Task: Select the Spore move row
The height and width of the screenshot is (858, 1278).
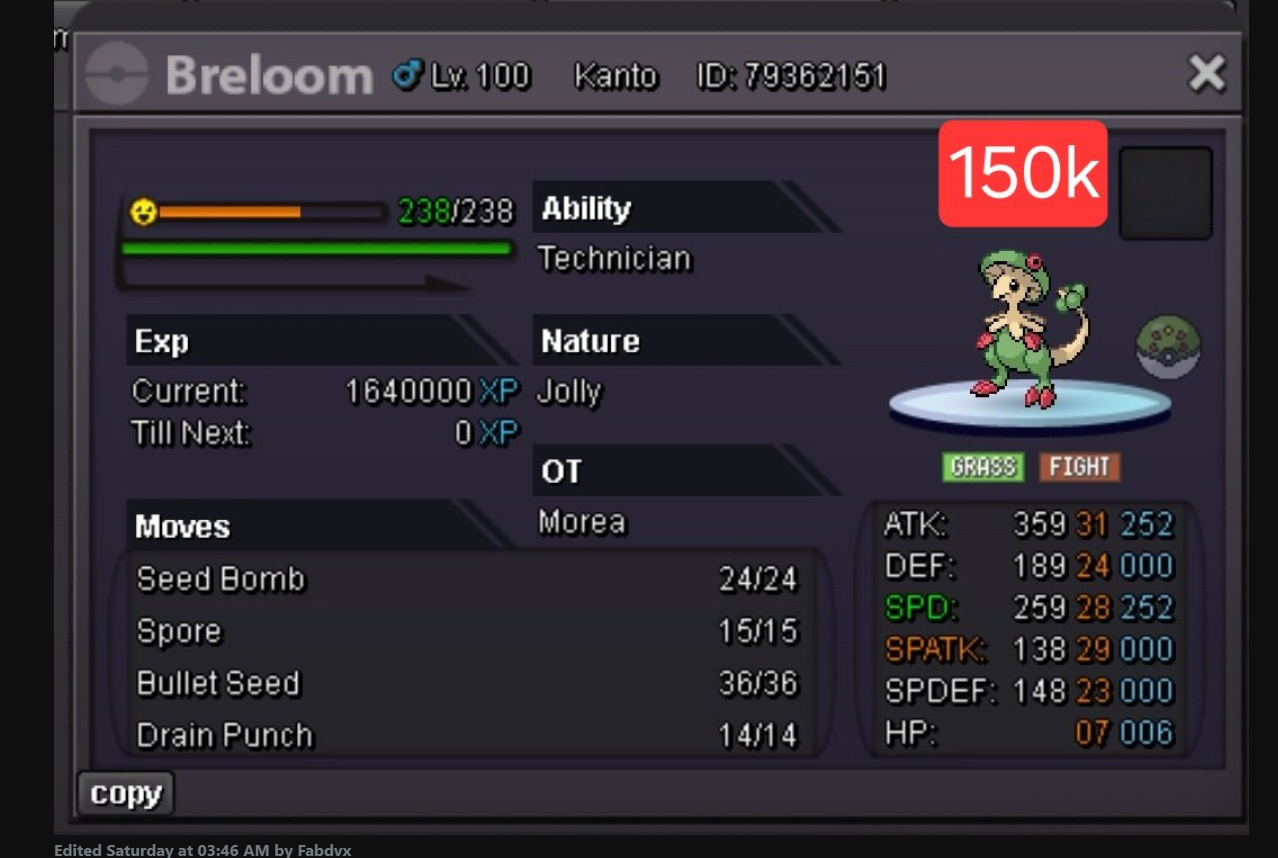Action: 468,631
